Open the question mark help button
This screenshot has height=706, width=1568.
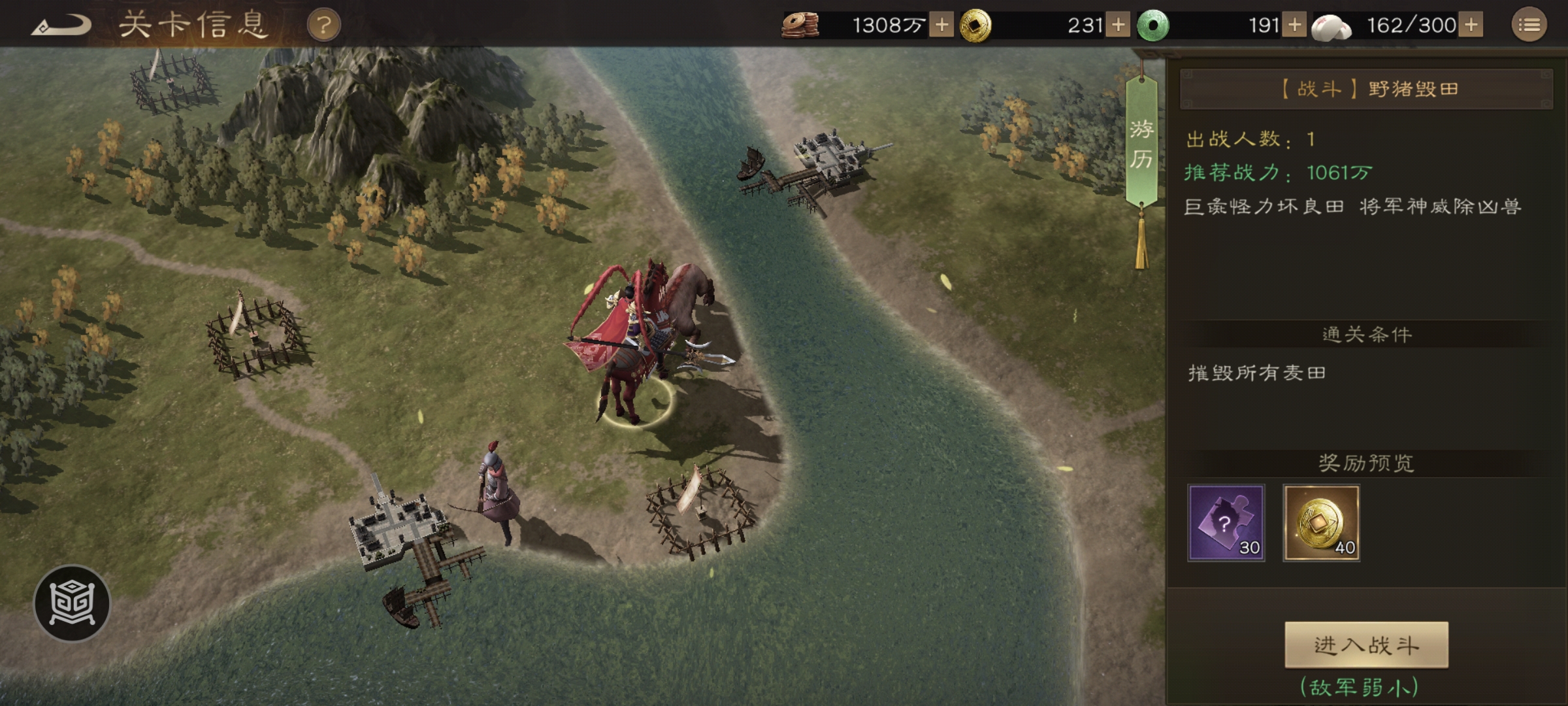pos(323,26)
